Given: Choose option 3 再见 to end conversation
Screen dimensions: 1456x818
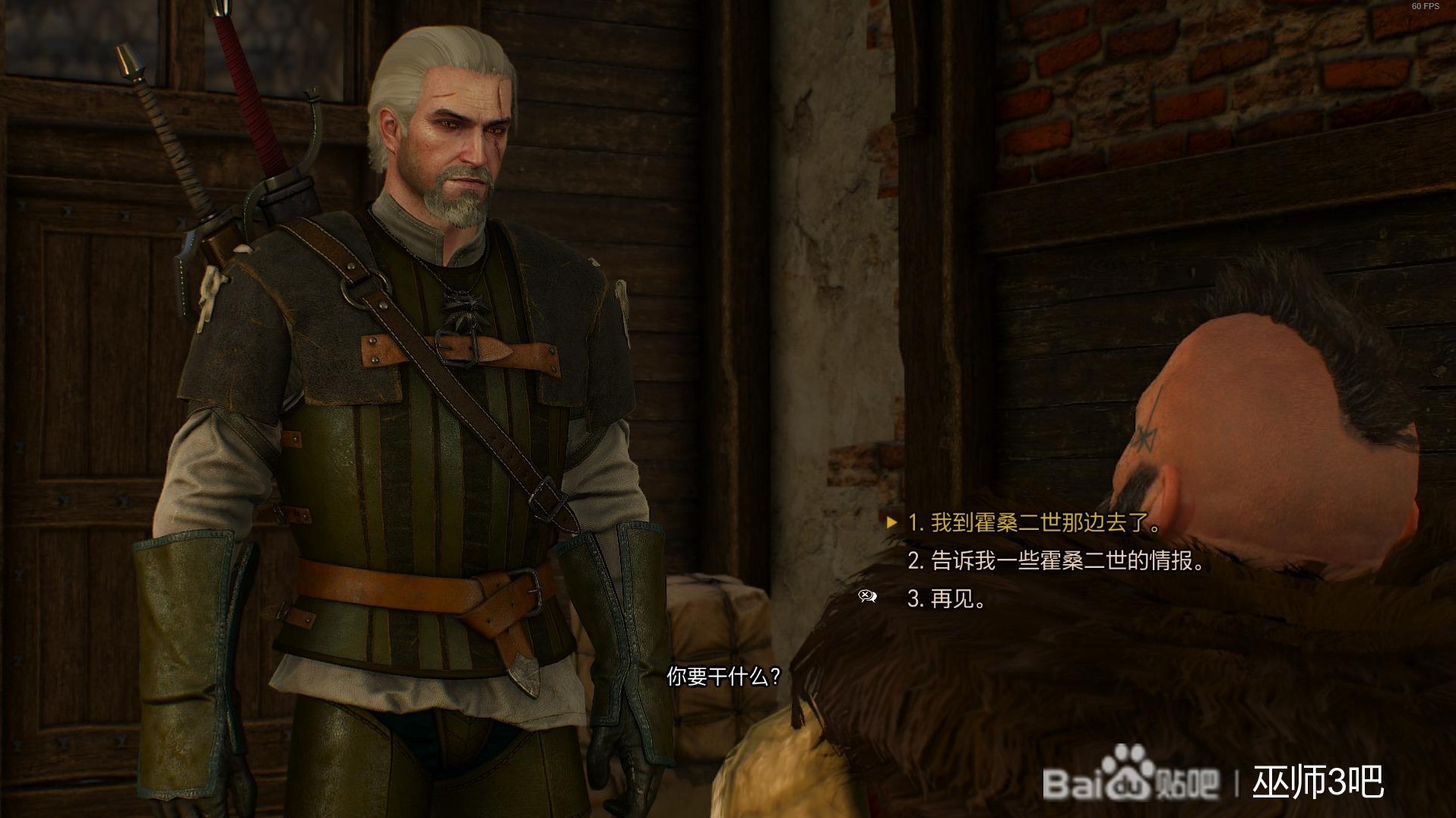Looking at the screenshot, I should point(951,598).
